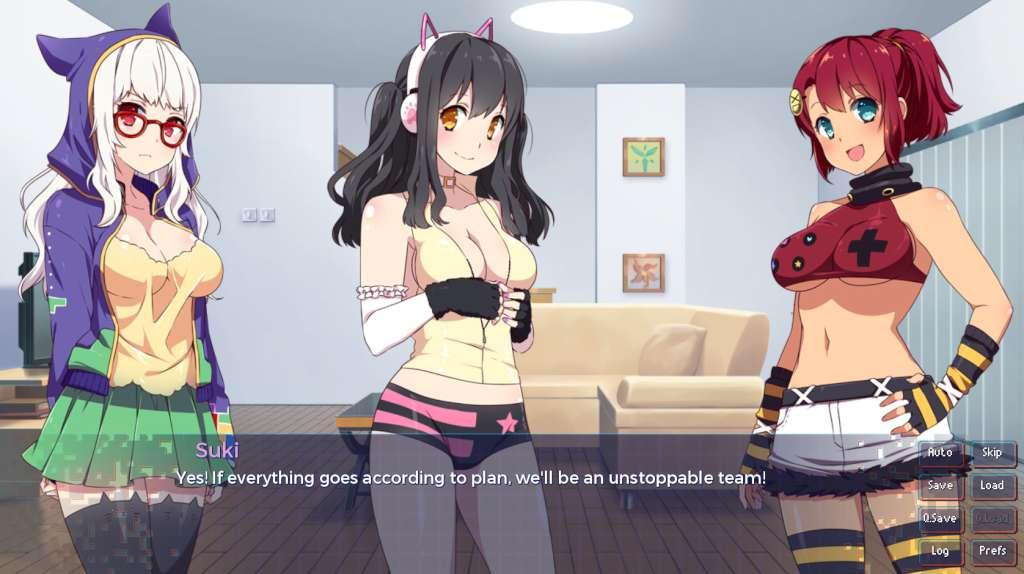This screenshot has width=1024, height=574.
Task: Open the Load menu
Action: [x=992, y=486]
